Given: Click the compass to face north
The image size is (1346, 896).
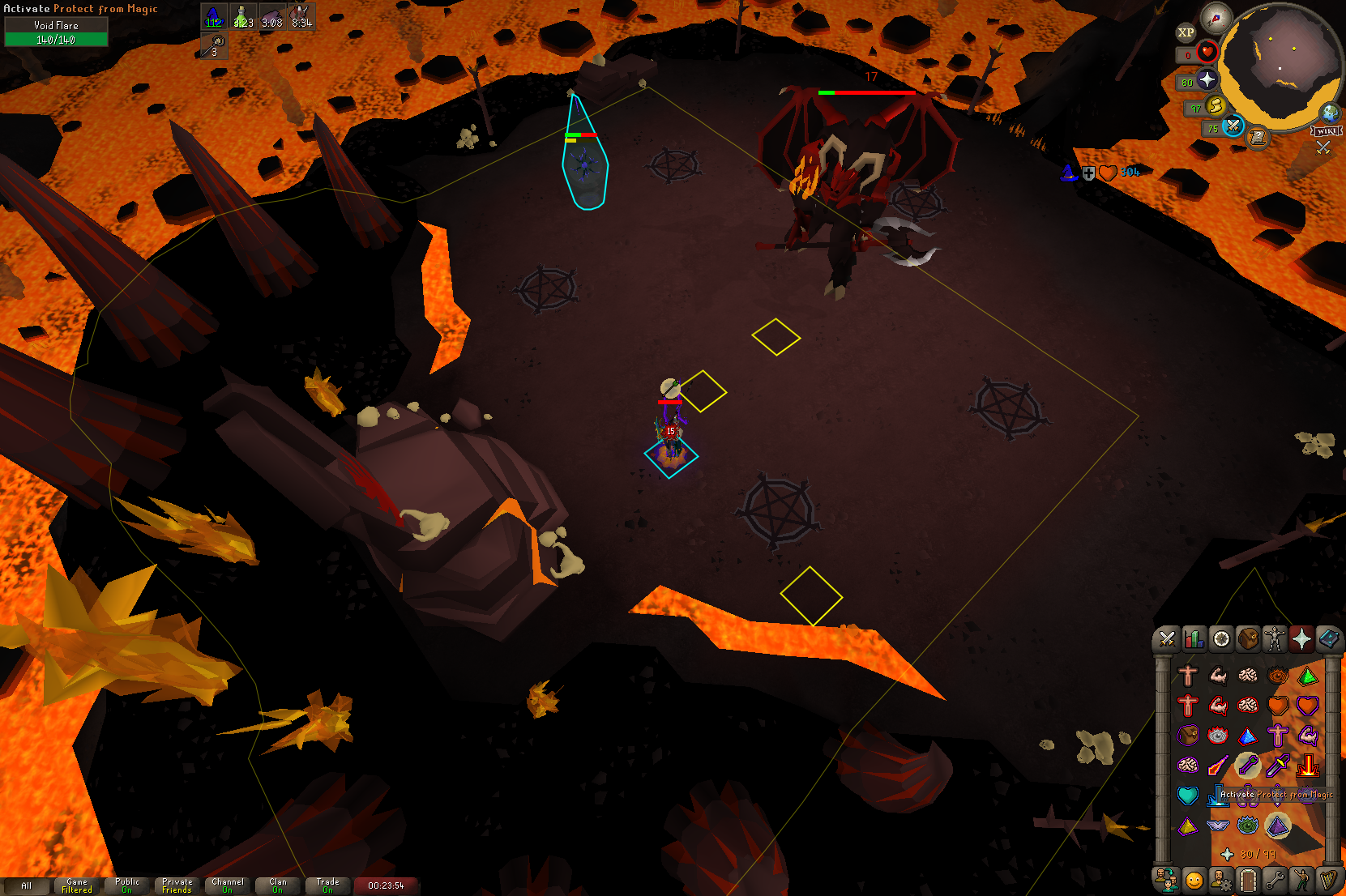Looking at the screenshot, I should (x=1216, y=18).
